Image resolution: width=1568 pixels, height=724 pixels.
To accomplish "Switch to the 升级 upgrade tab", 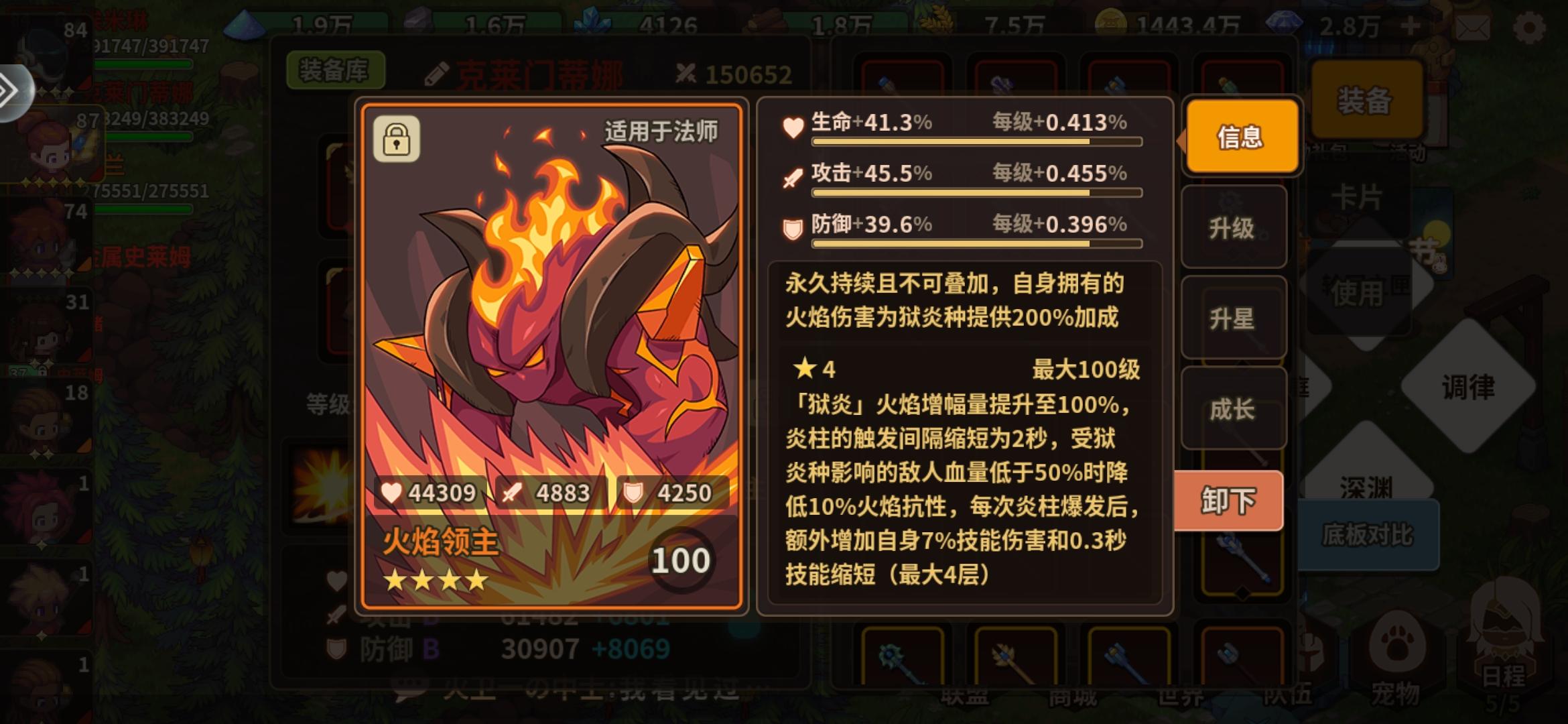I will click(1233, 228).
